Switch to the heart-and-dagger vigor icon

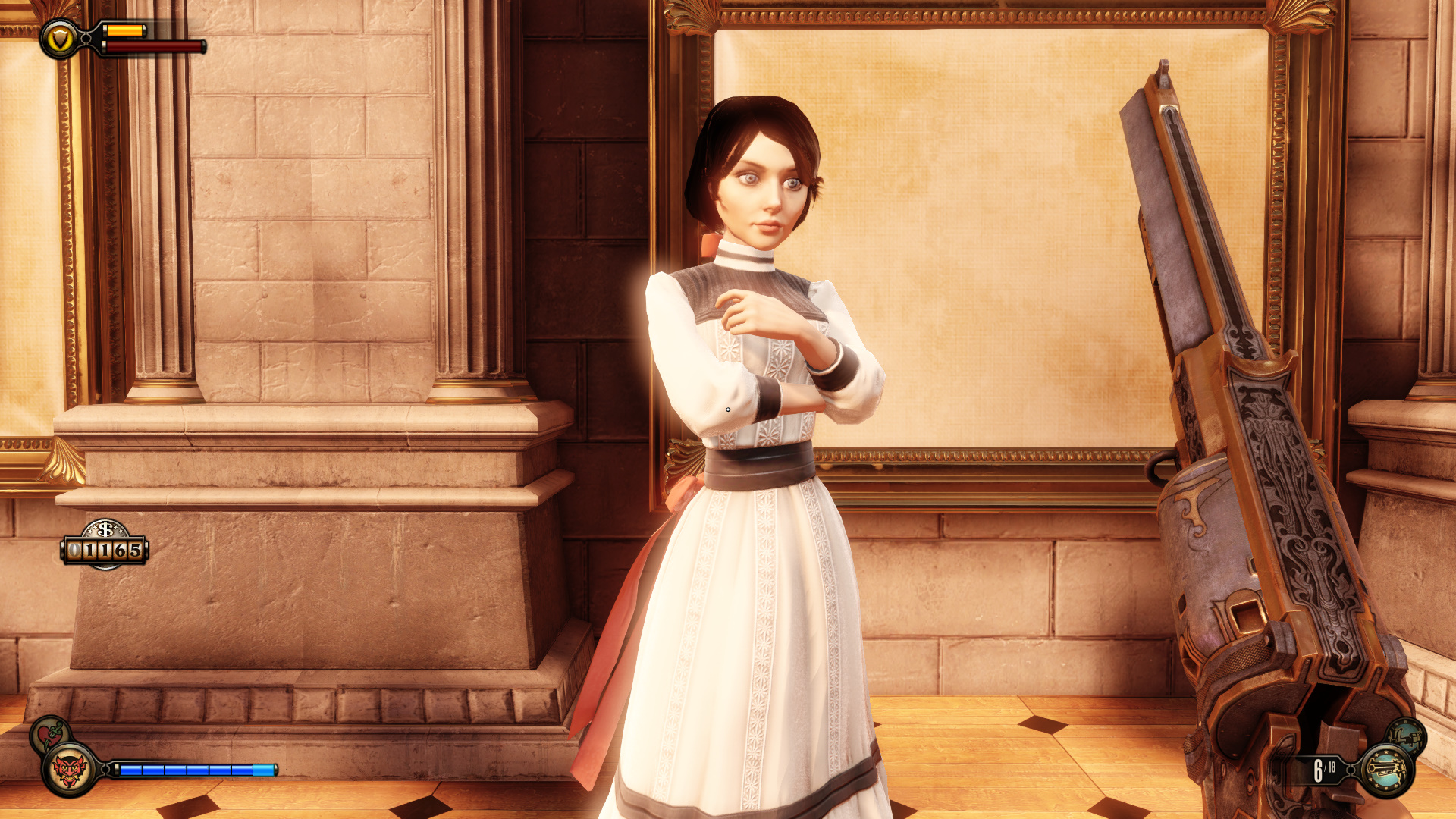[49, 733]
